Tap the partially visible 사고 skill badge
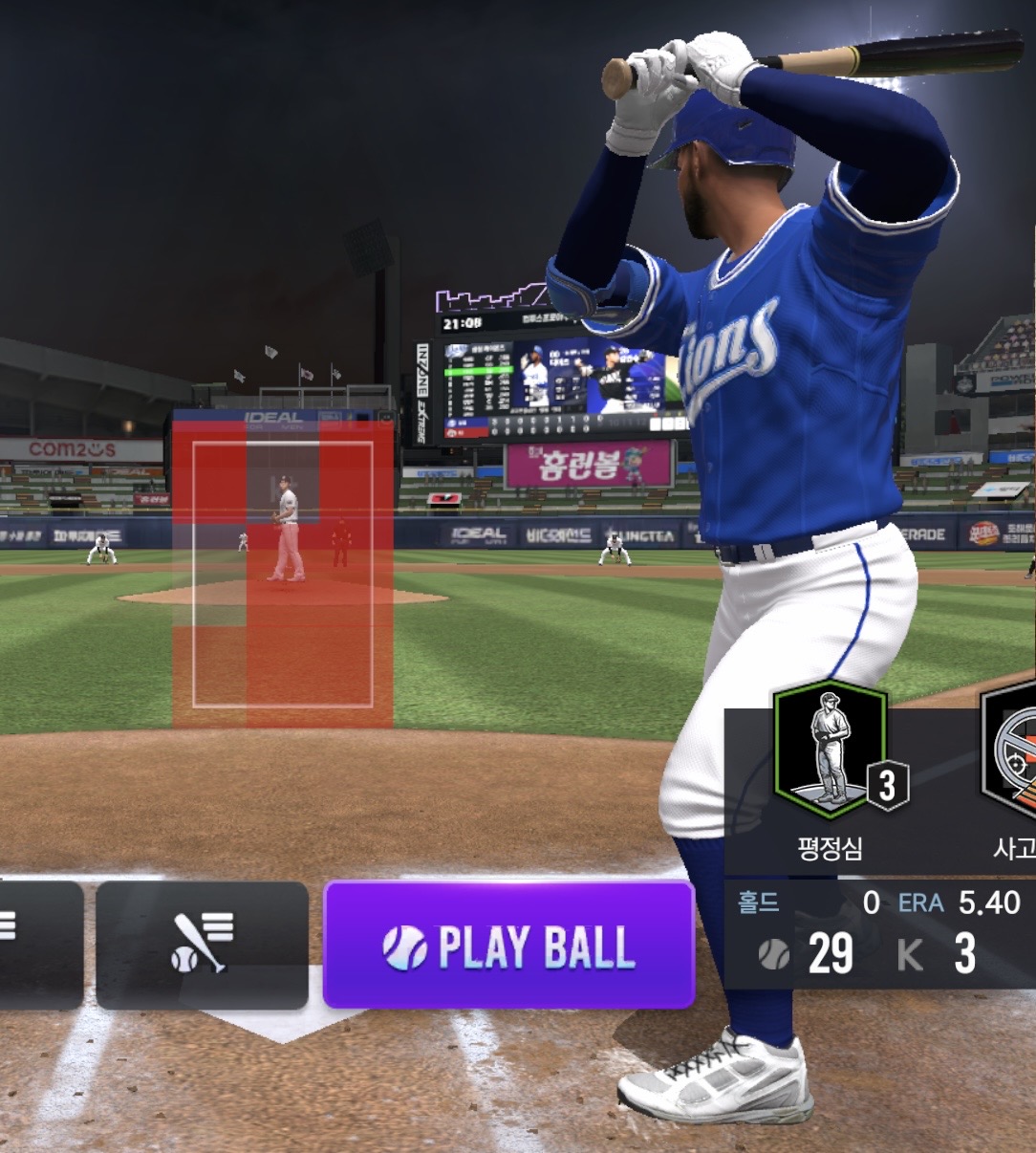1036x1153 pixels. [x=1011, y=751]
